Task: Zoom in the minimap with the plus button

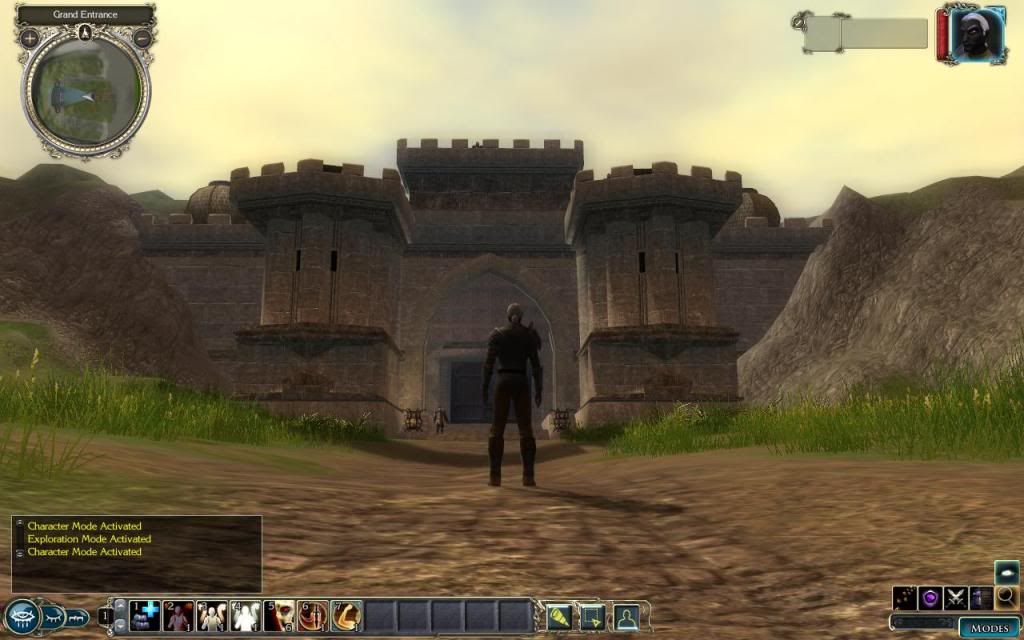Action: pos(30,38)
